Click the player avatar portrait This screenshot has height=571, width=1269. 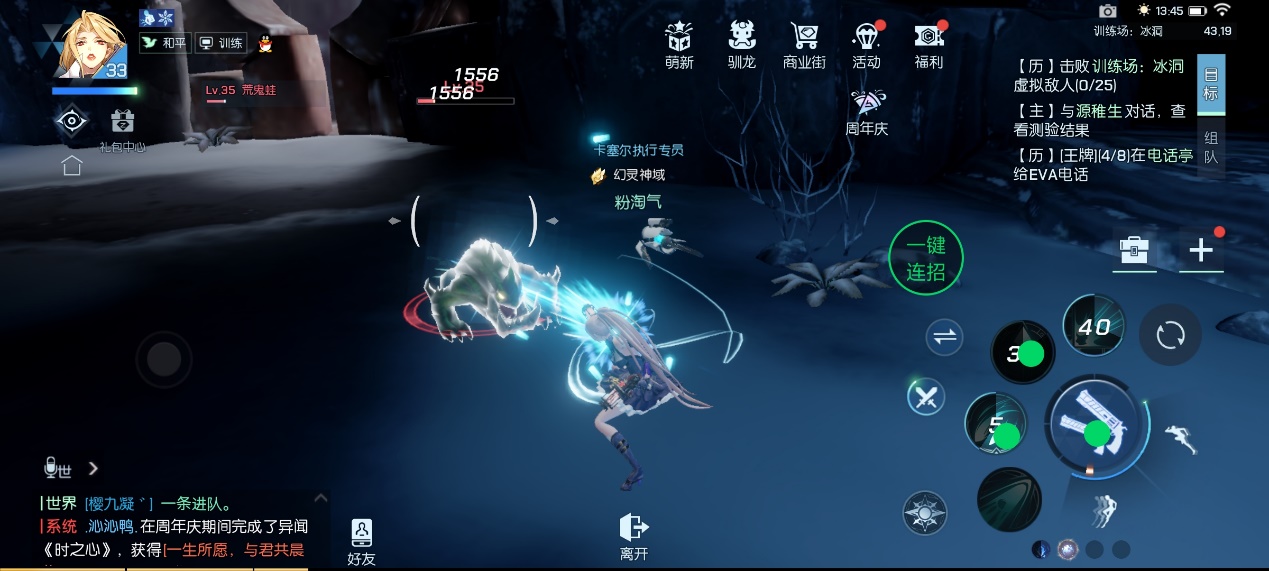(92, 45)
